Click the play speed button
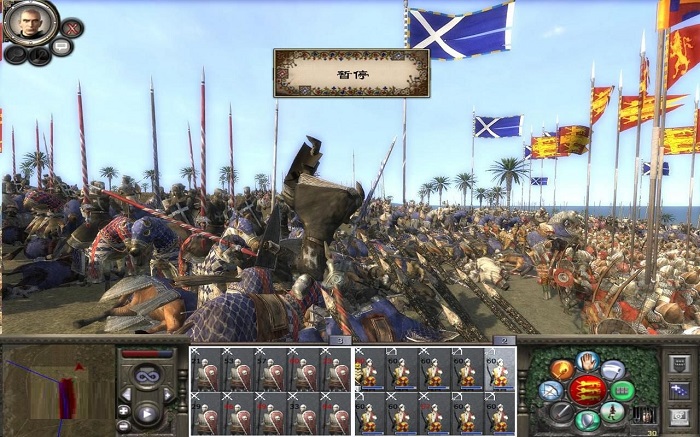700x437 pixels. tap(146, 413)
